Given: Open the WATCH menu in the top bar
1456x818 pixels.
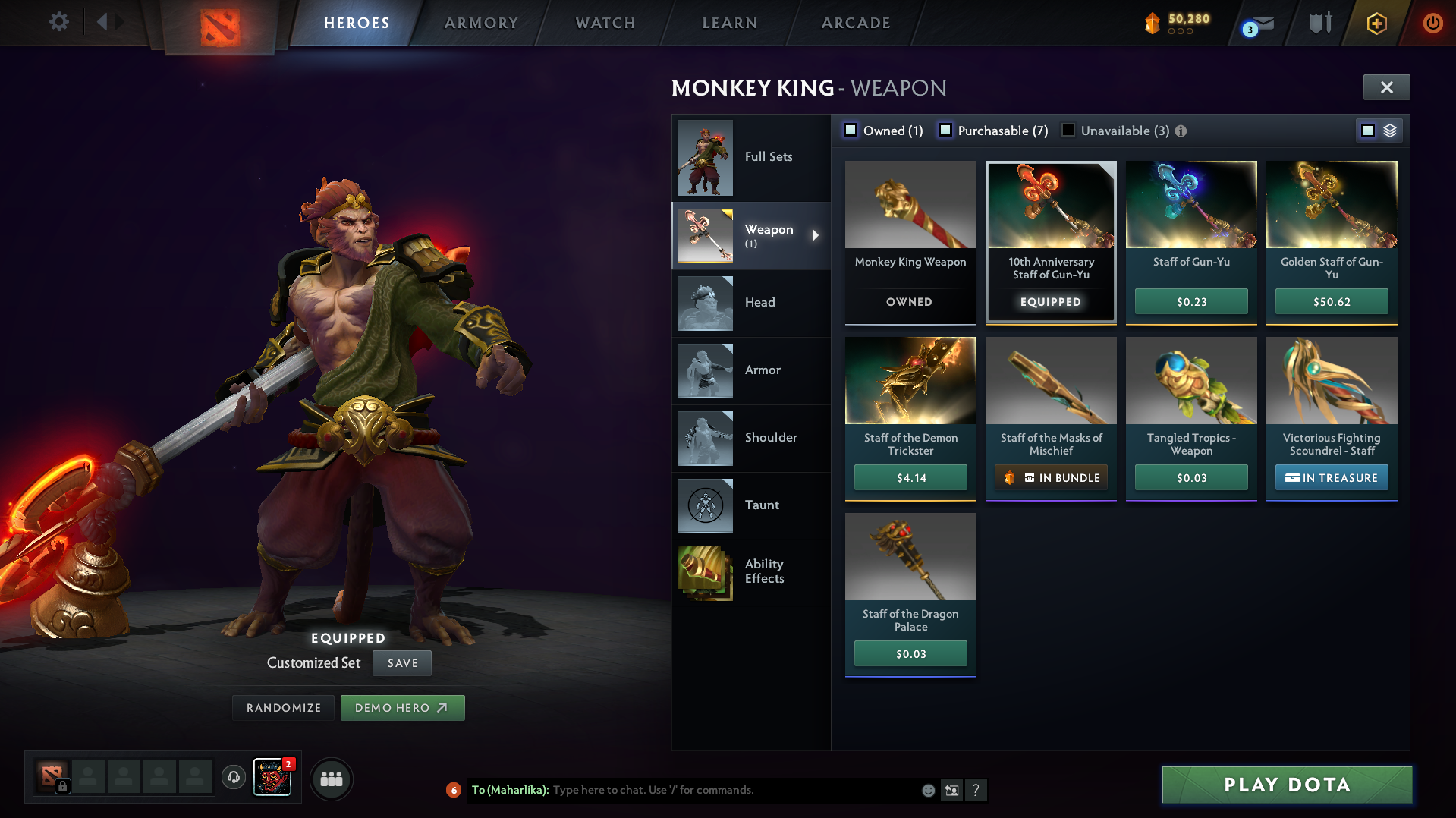Looking at the screenshot, I should pyautogui.click(x=605, y=23).
